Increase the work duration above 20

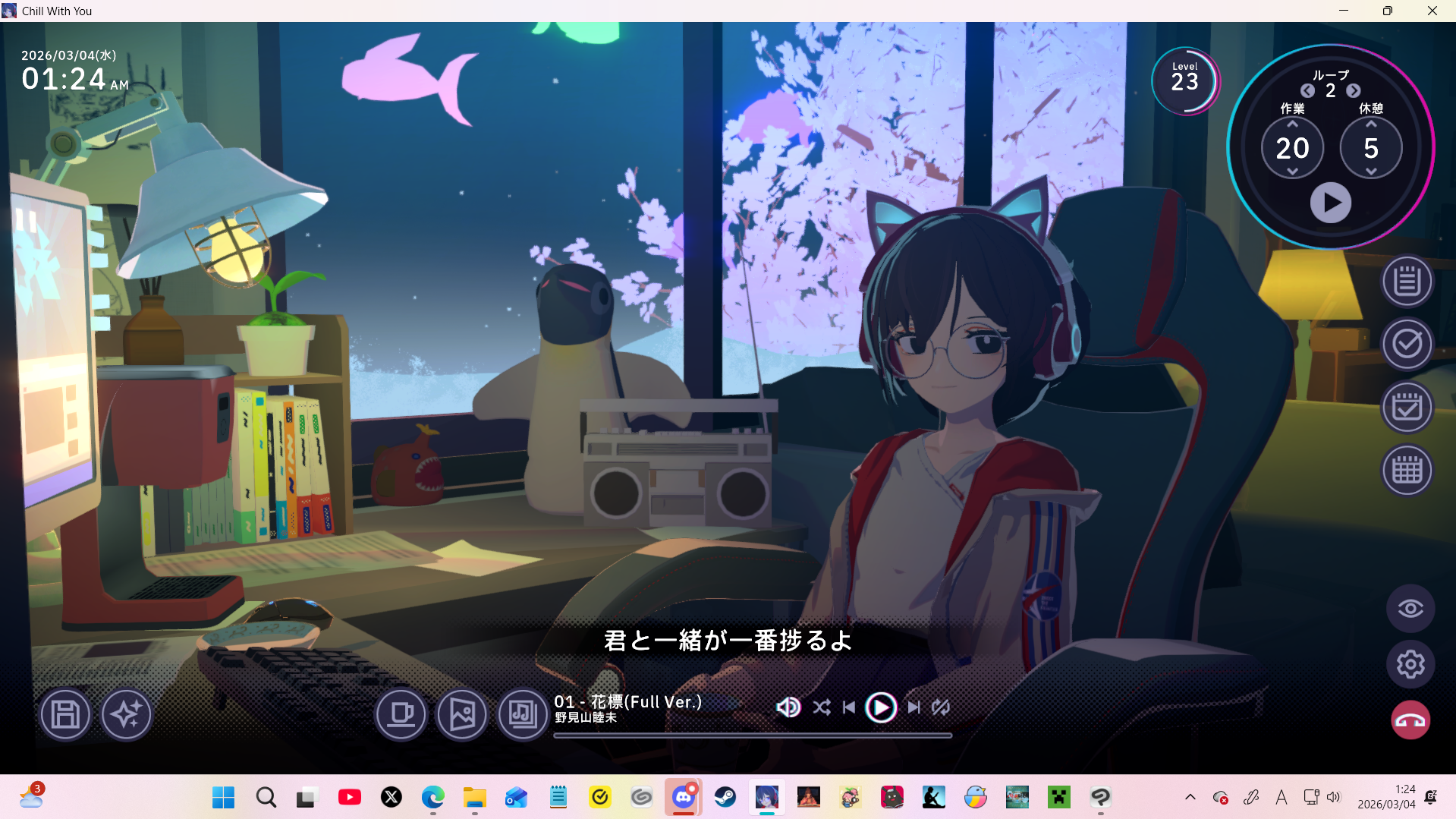(x=1292, y=124)
